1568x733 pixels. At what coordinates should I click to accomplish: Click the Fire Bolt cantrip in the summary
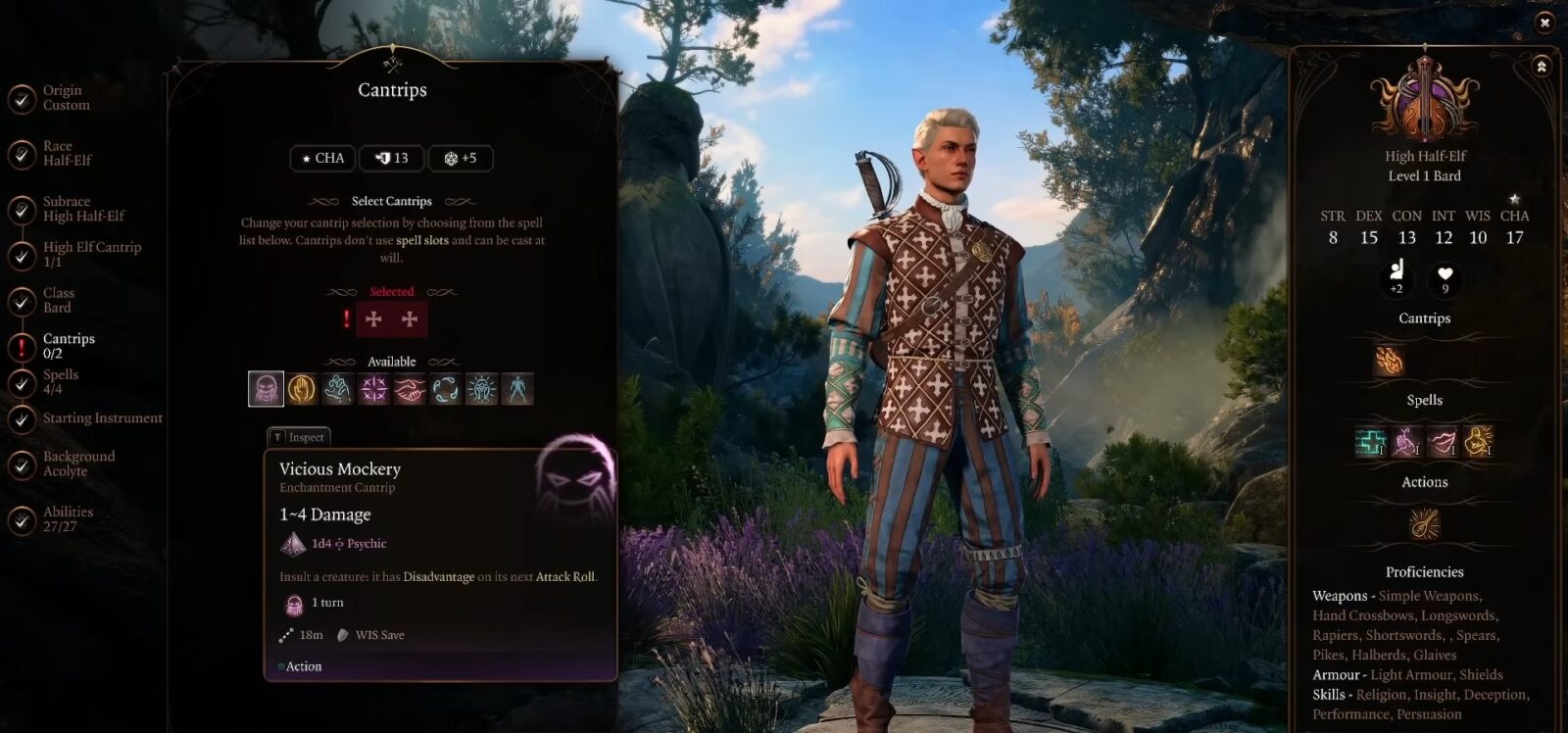(1389, 361)
